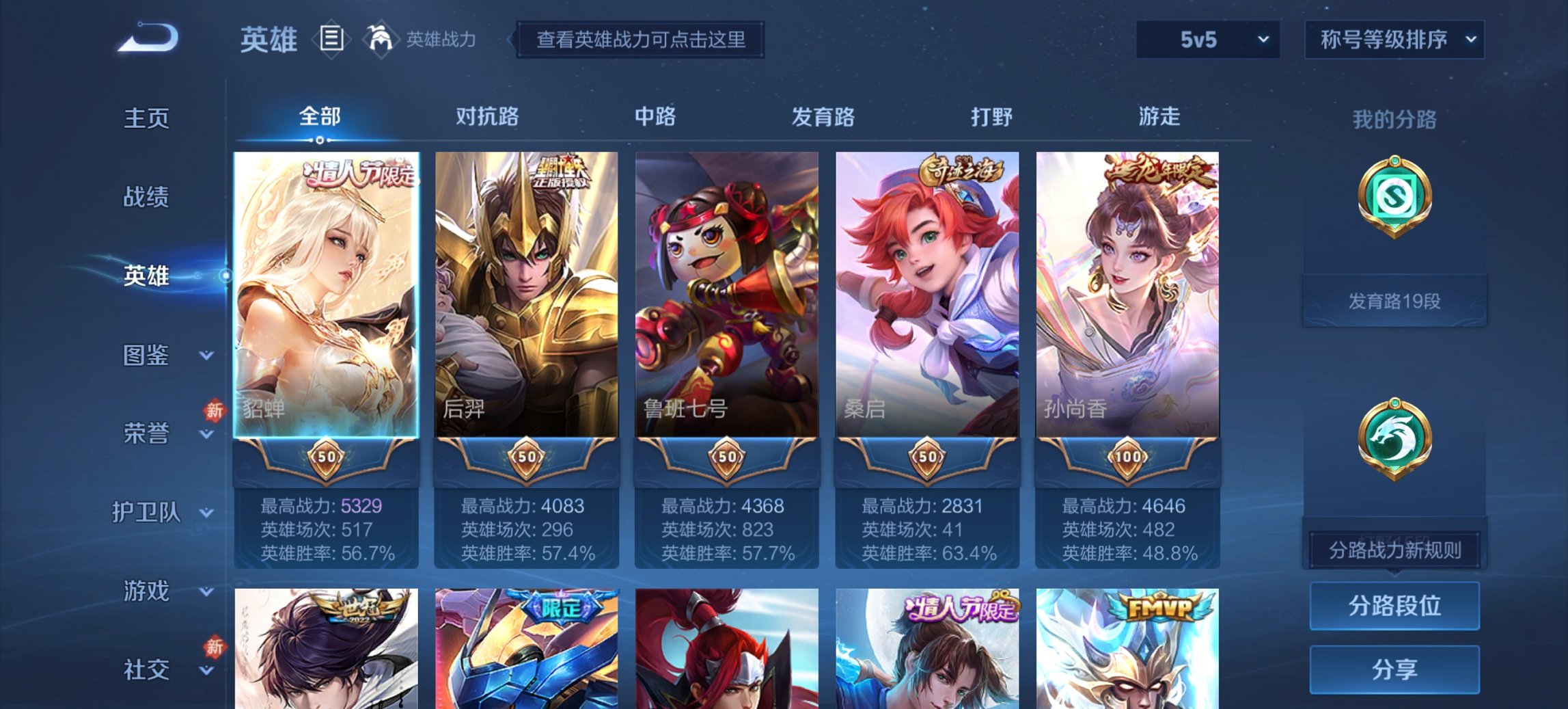Click the 分路段位 button

click(x=1394, y=606)
